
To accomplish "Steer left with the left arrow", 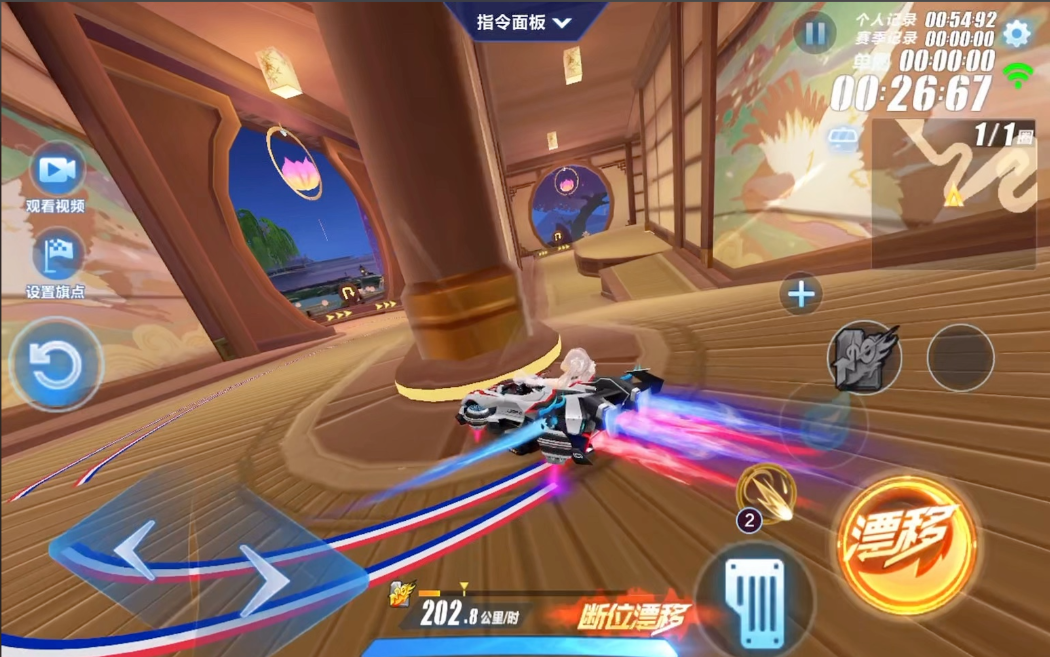I will coord(136,550).
